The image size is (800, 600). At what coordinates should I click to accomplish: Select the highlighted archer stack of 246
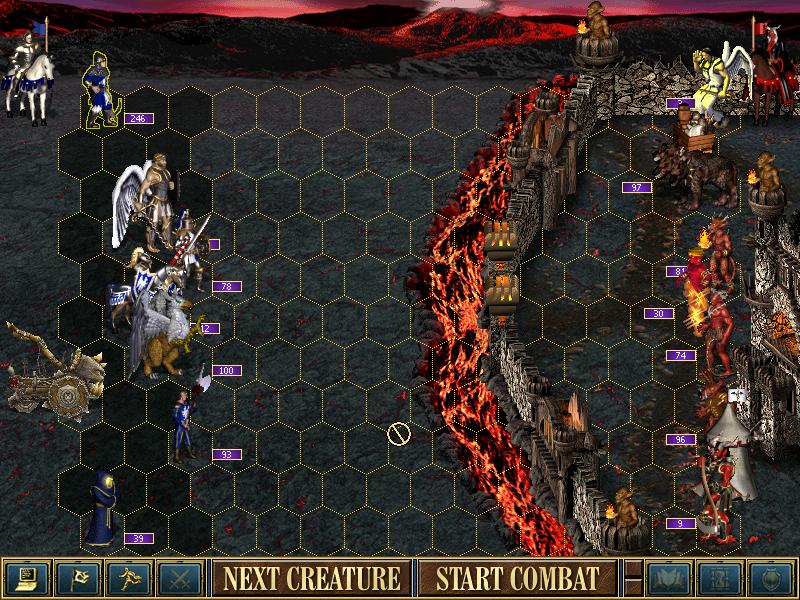pyautogui.click(x=100, y=92)
